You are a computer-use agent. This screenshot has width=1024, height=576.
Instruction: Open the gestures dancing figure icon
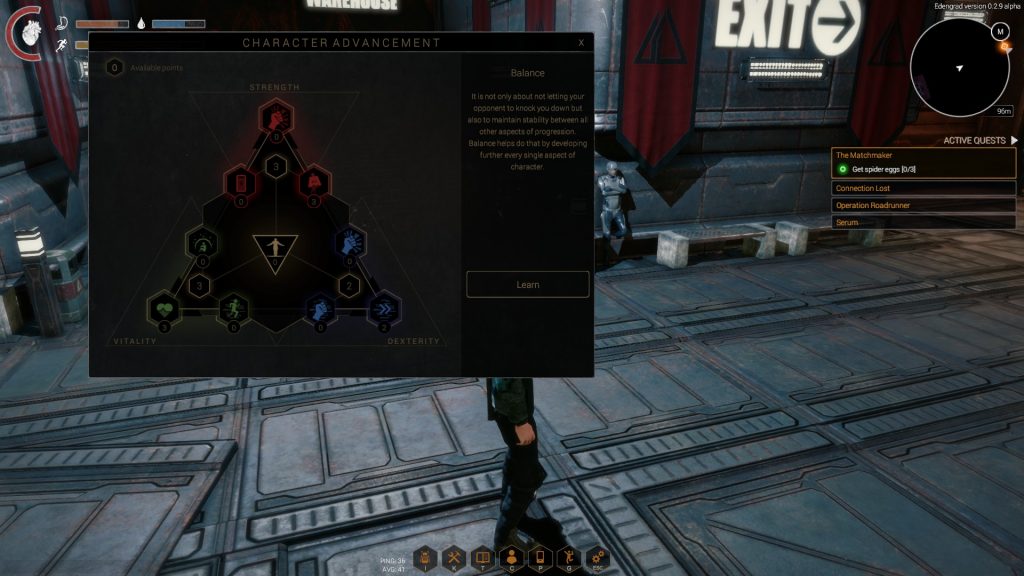pos(568,557)
